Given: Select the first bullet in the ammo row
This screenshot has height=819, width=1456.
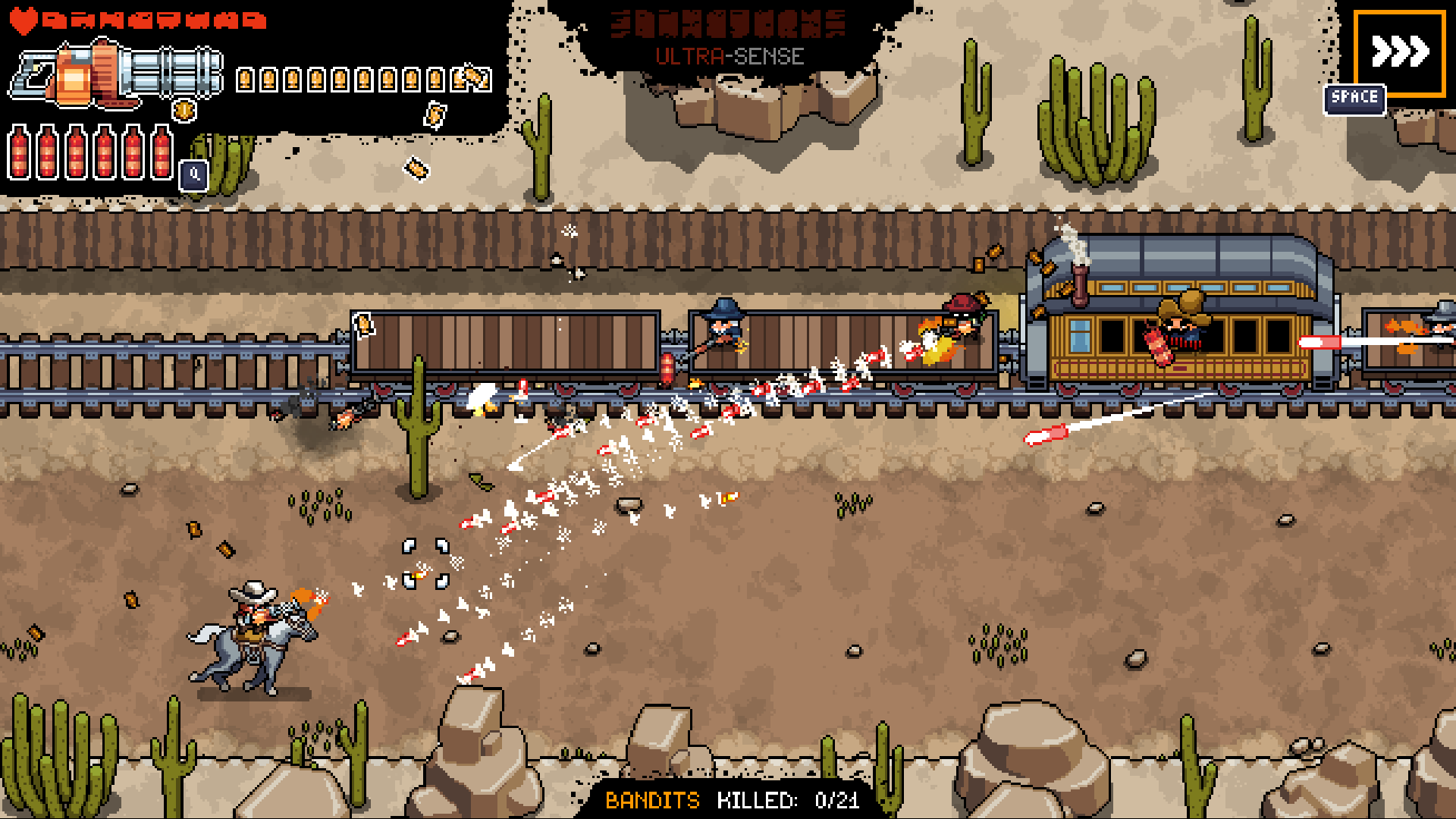Looking at the screenshot, I should click(244, 80).
